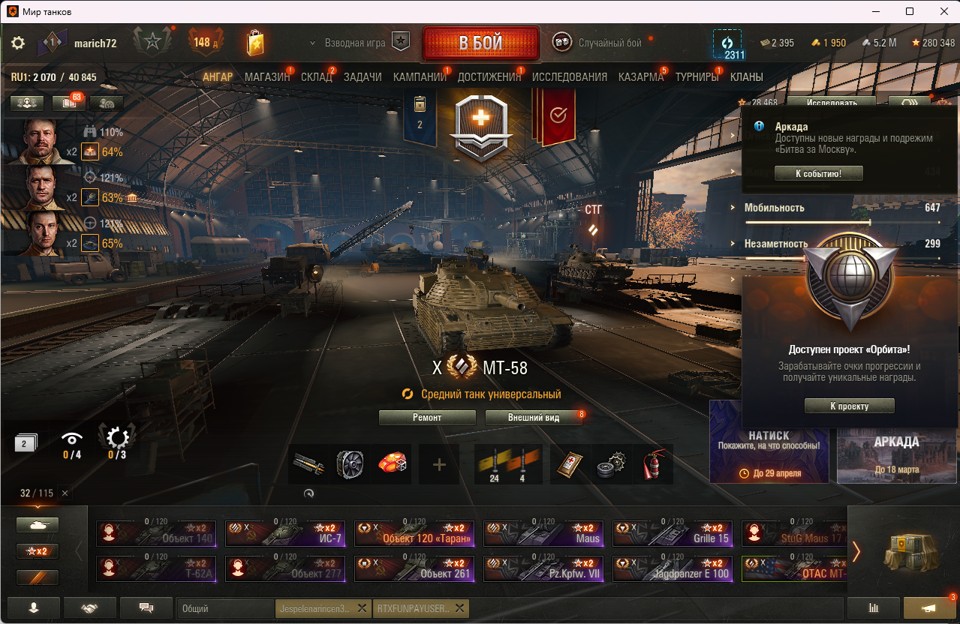Click the Ремонт button
Image resolution: width=960 pixels, height=624 pixels.
tap(427, 417)
